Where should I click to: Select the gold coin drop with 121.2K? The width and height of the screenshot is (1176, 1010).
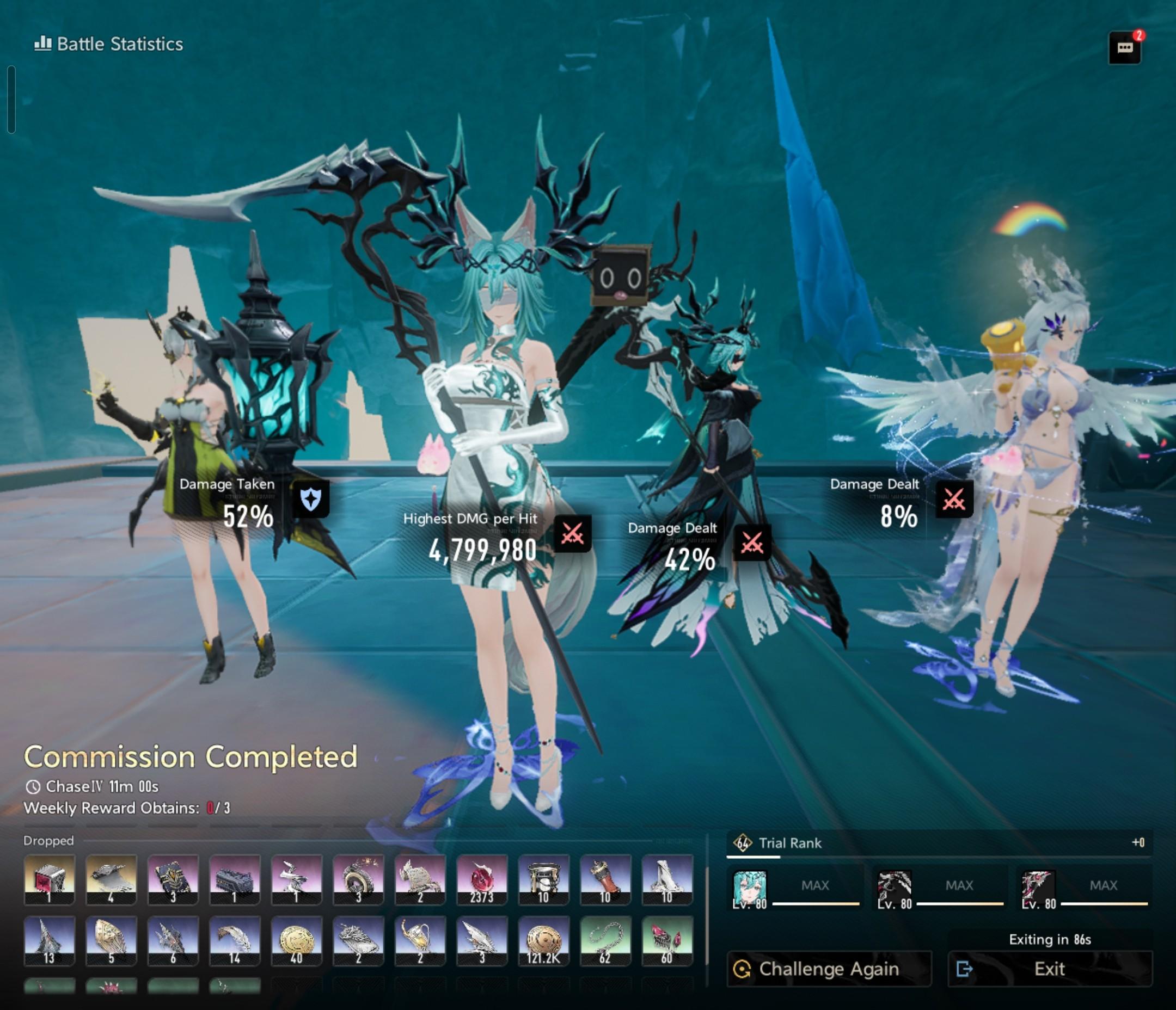(x=543, y=940)
